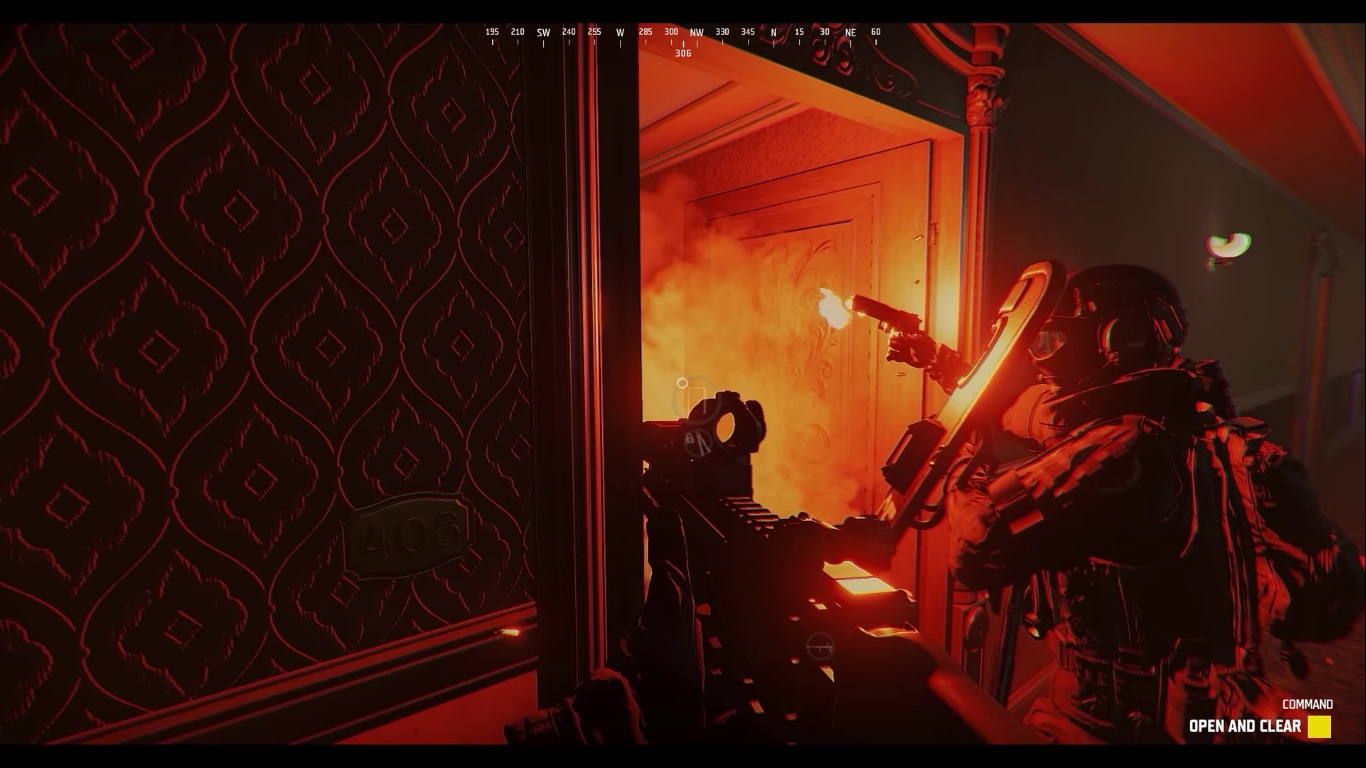Click the 60 bearing at compass right end

877,32
